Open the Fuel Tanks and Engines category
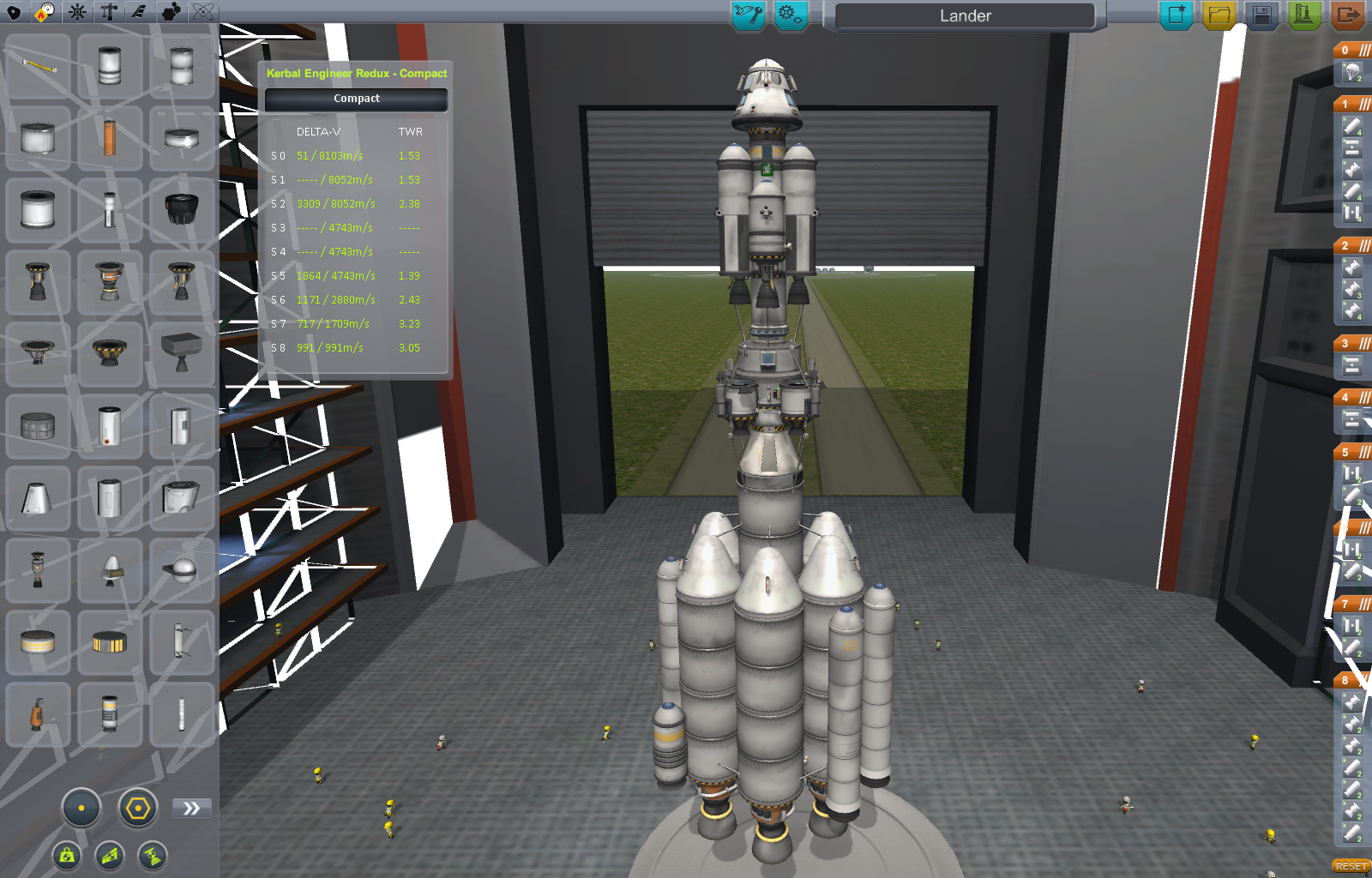1372x878 pixels. 45,12
